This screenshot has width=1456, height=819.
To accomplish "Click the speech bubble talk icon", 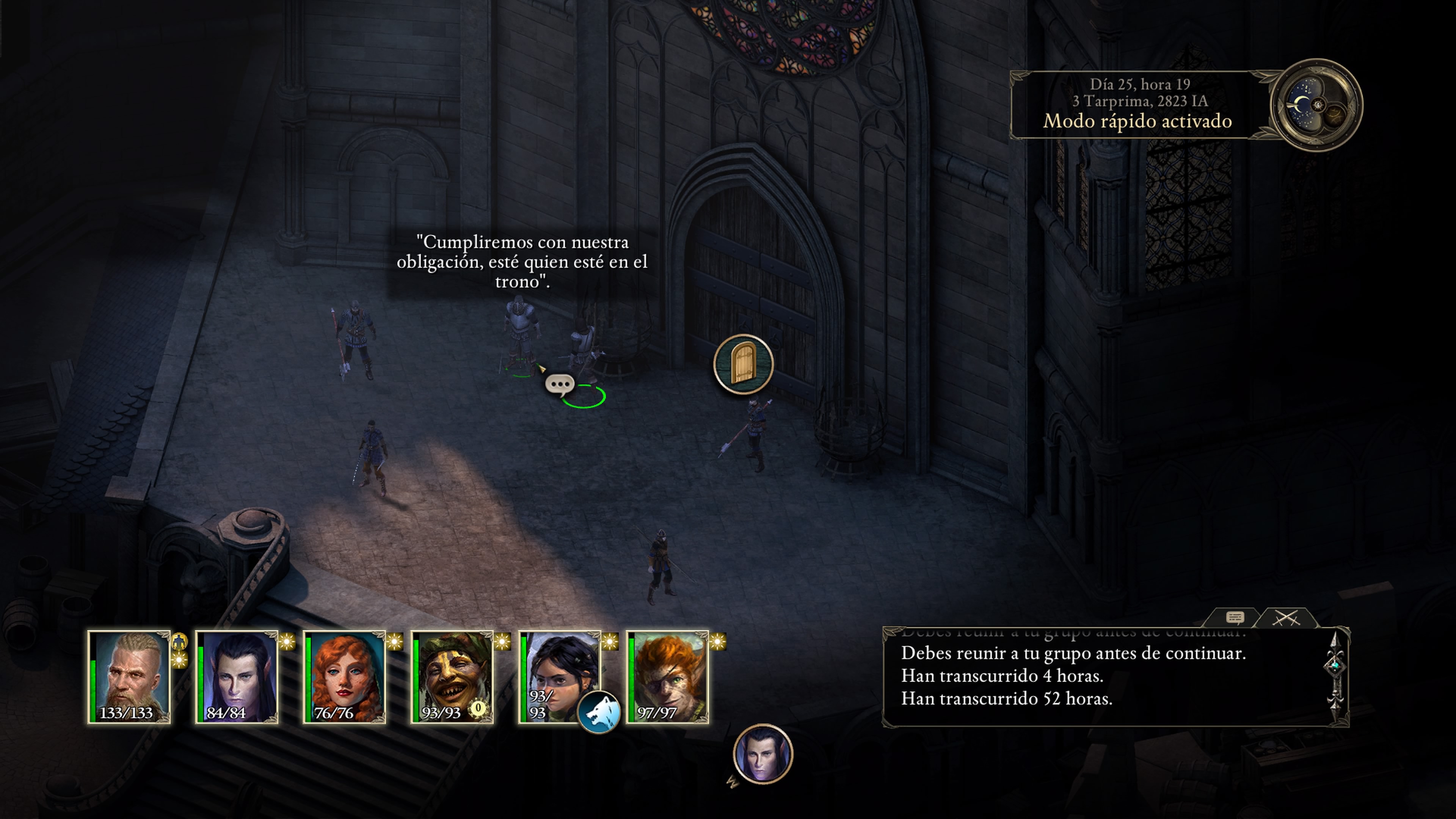I will click(560, 384).
